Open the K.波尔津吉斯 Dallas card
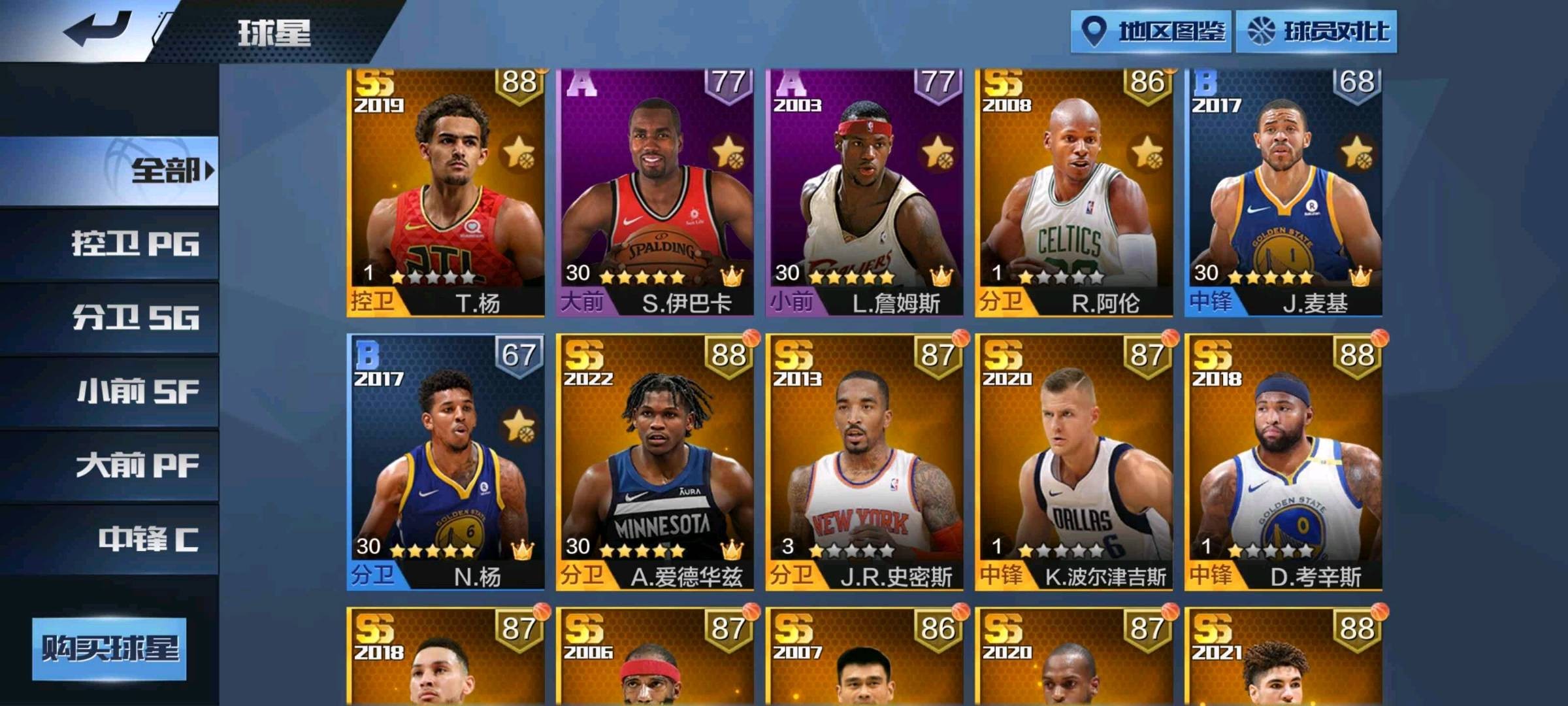The width and height of the screenshot is (1568, 706). [x=1073, y=462]
